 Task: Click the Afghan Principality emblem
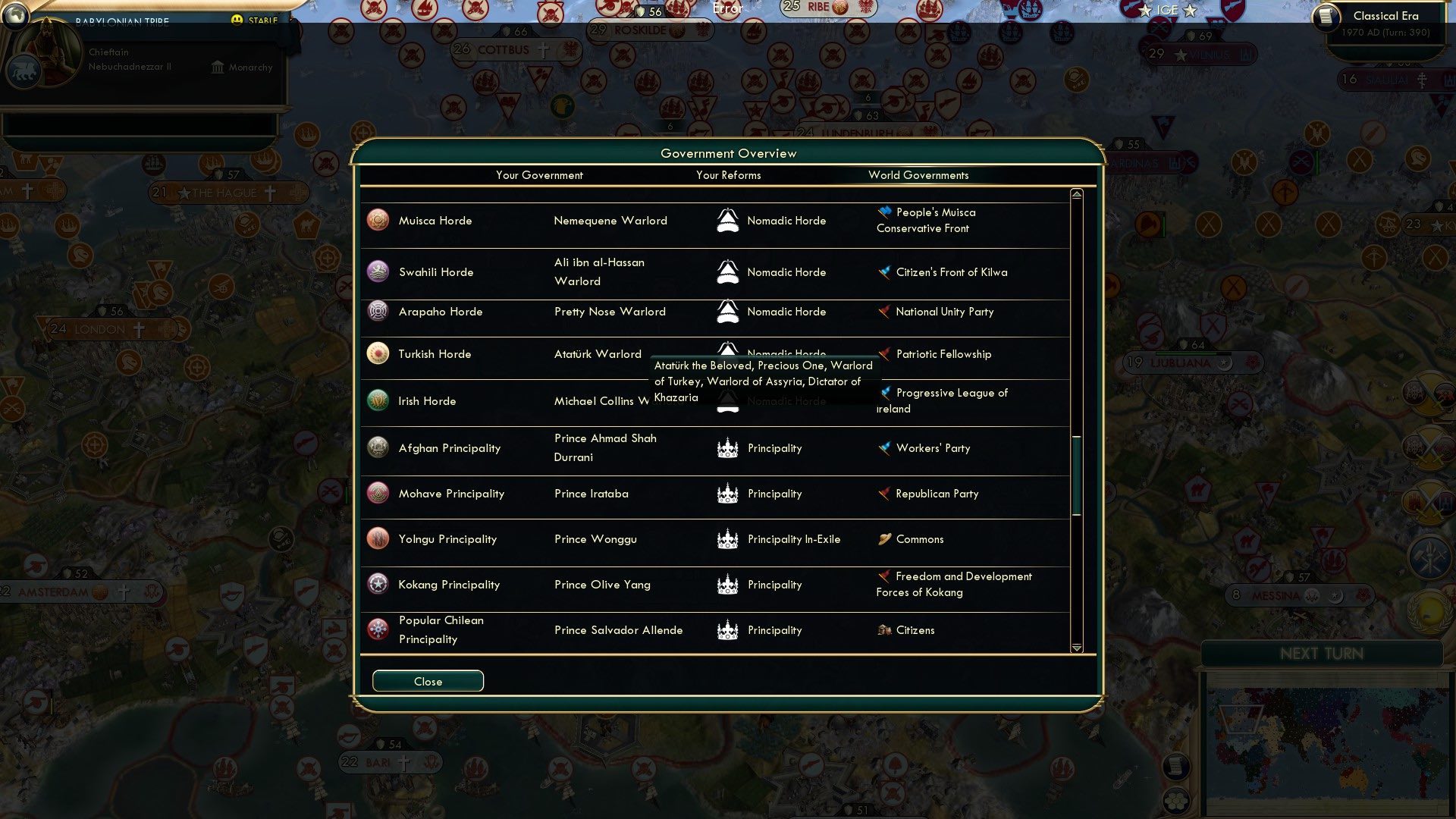tap(377, 447)
